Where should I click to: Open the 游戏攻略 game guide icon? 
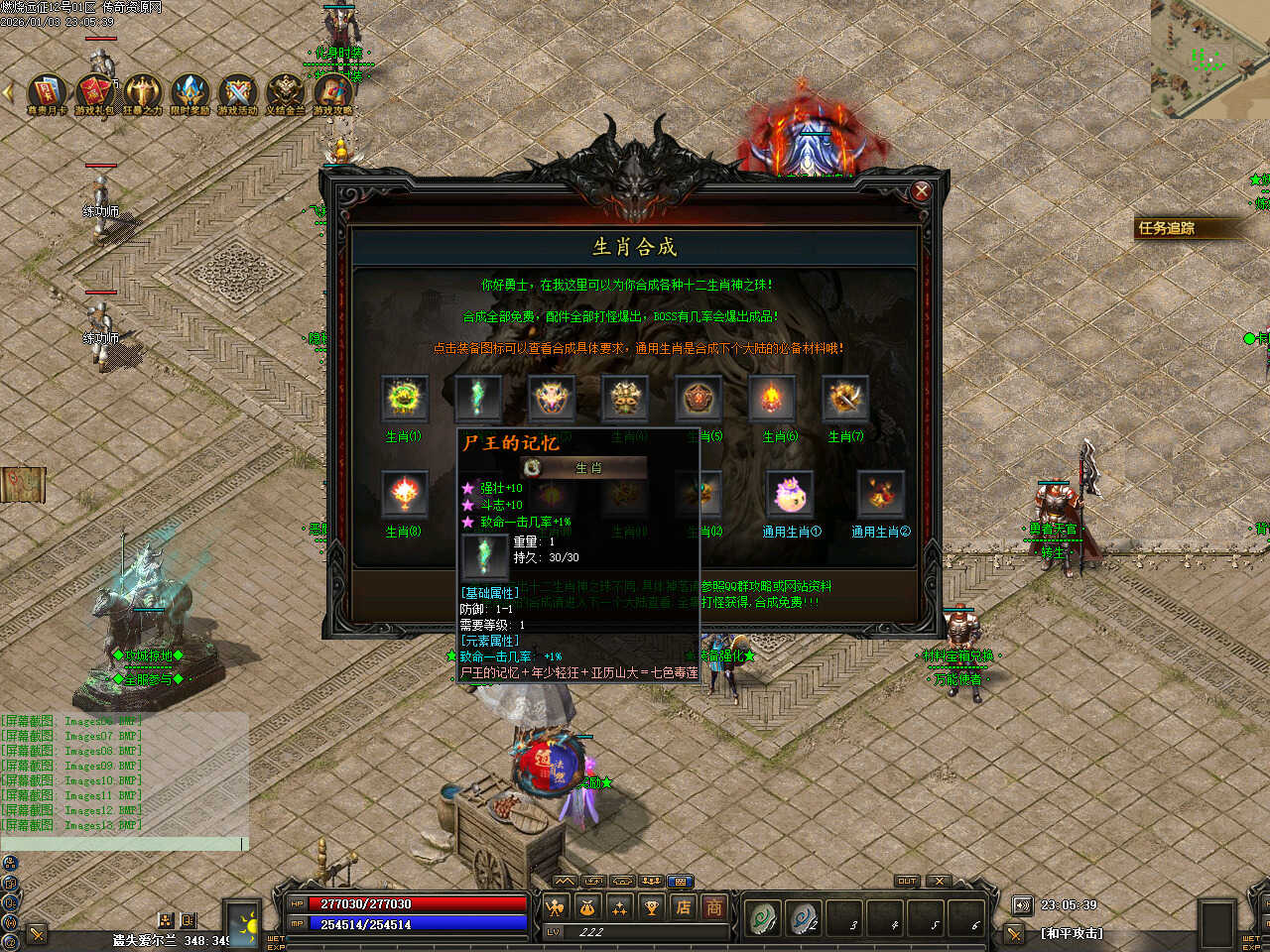click(x=332, y=92)
